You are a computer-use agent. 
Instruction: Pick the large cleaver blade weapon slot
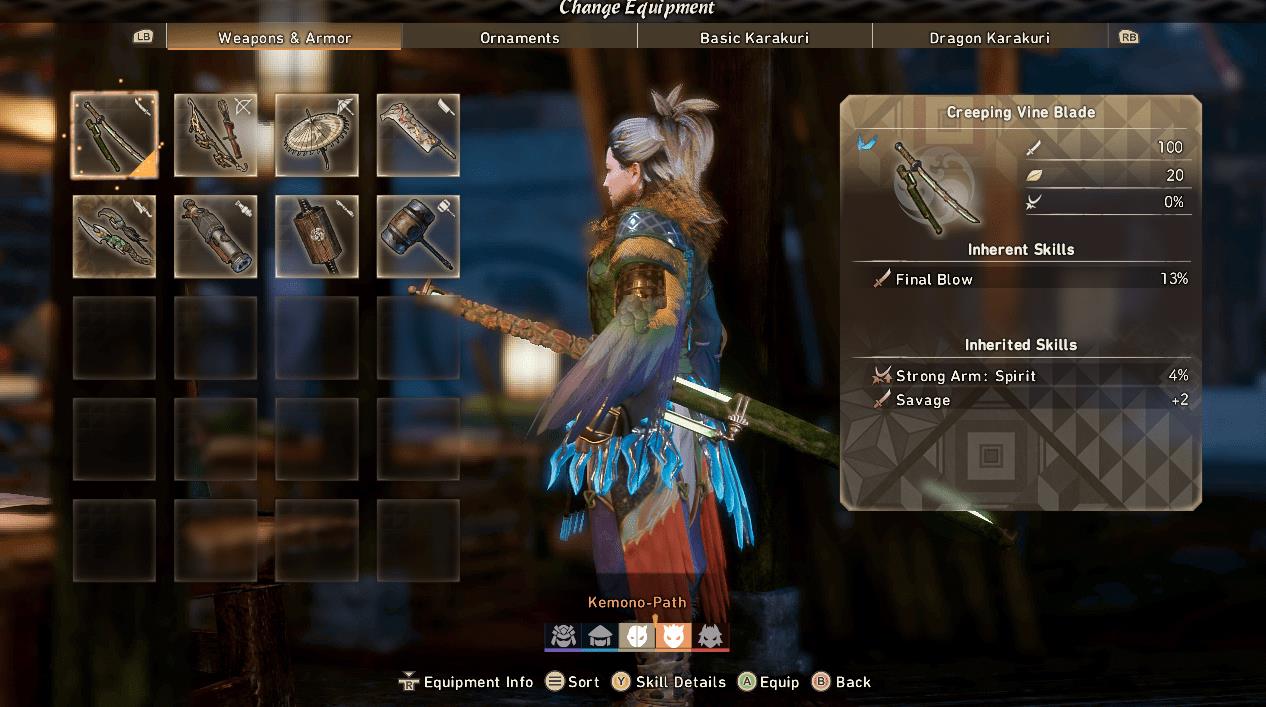click(x=418, y=135)
